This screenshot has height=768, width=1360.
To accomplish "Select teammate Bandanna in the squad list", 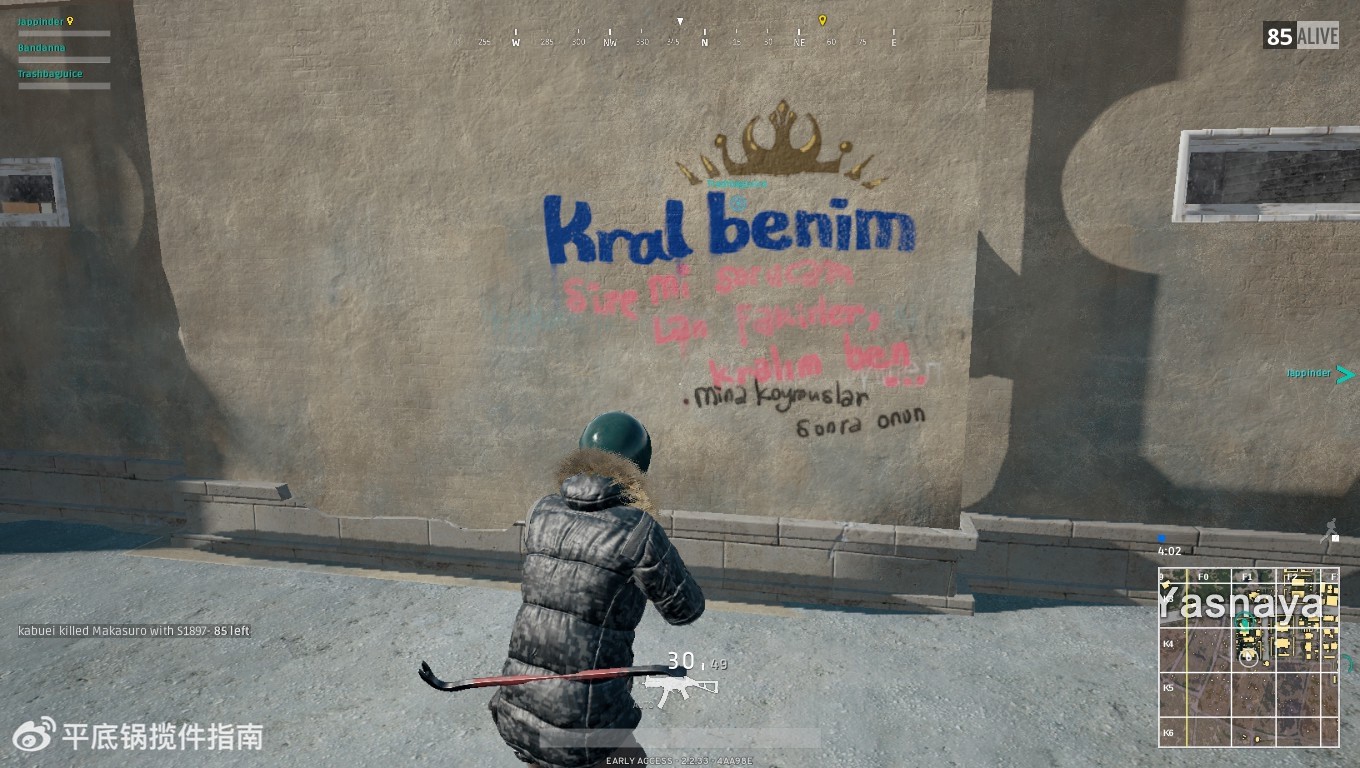I will click(x=42, y=47).
